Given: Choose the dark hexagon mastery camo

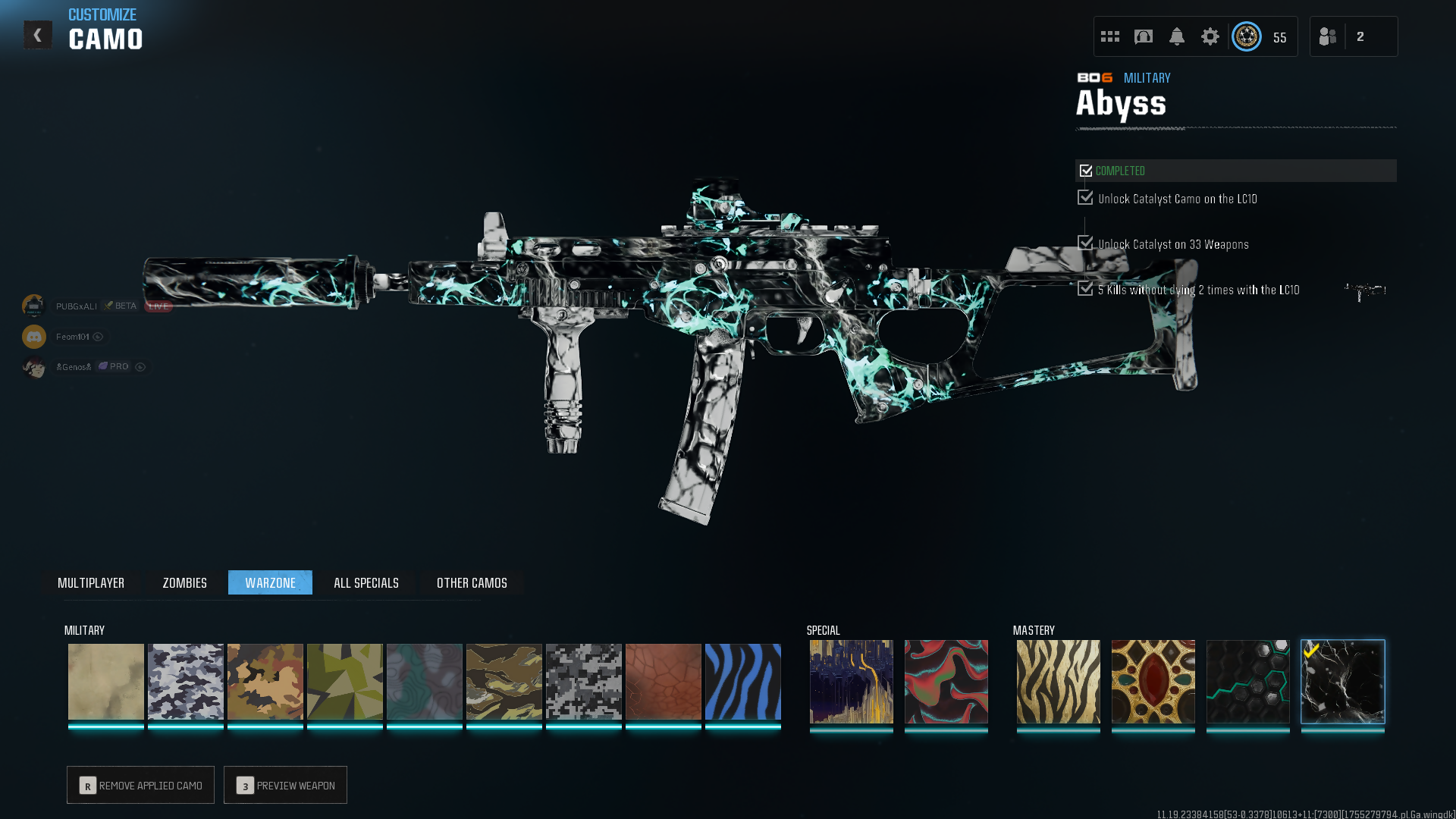Looking at the screenshot, I should click(x=1247, y=682).
